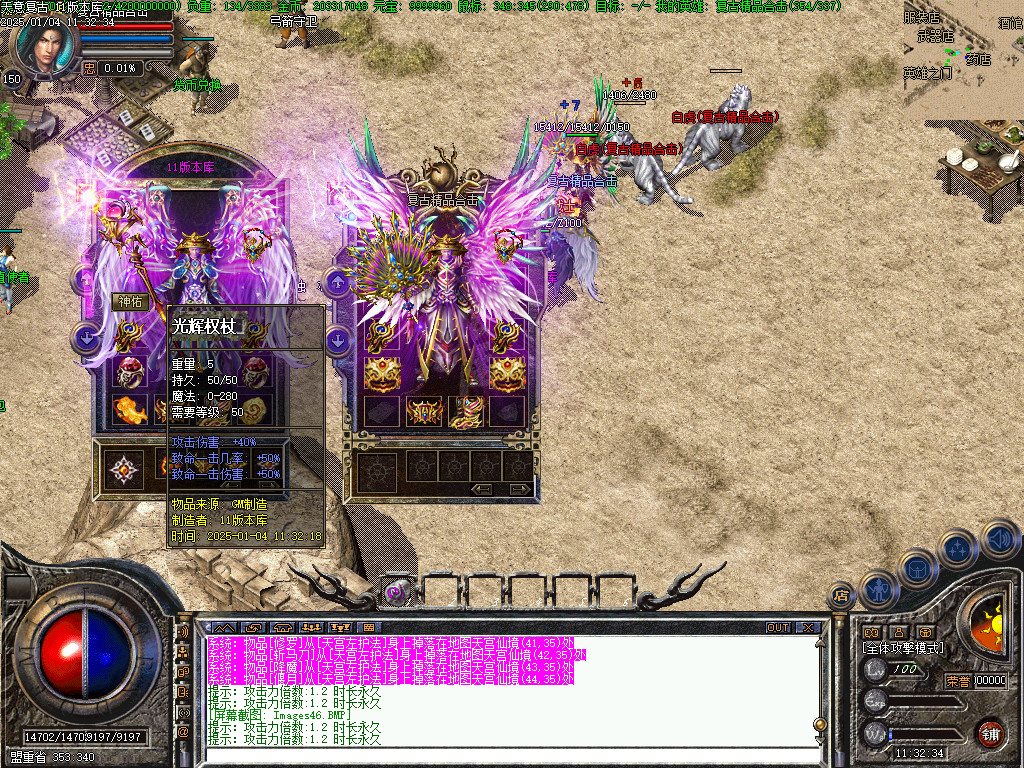
Task: Select the ornate belt equipment slot
Action: pos(425,410)
